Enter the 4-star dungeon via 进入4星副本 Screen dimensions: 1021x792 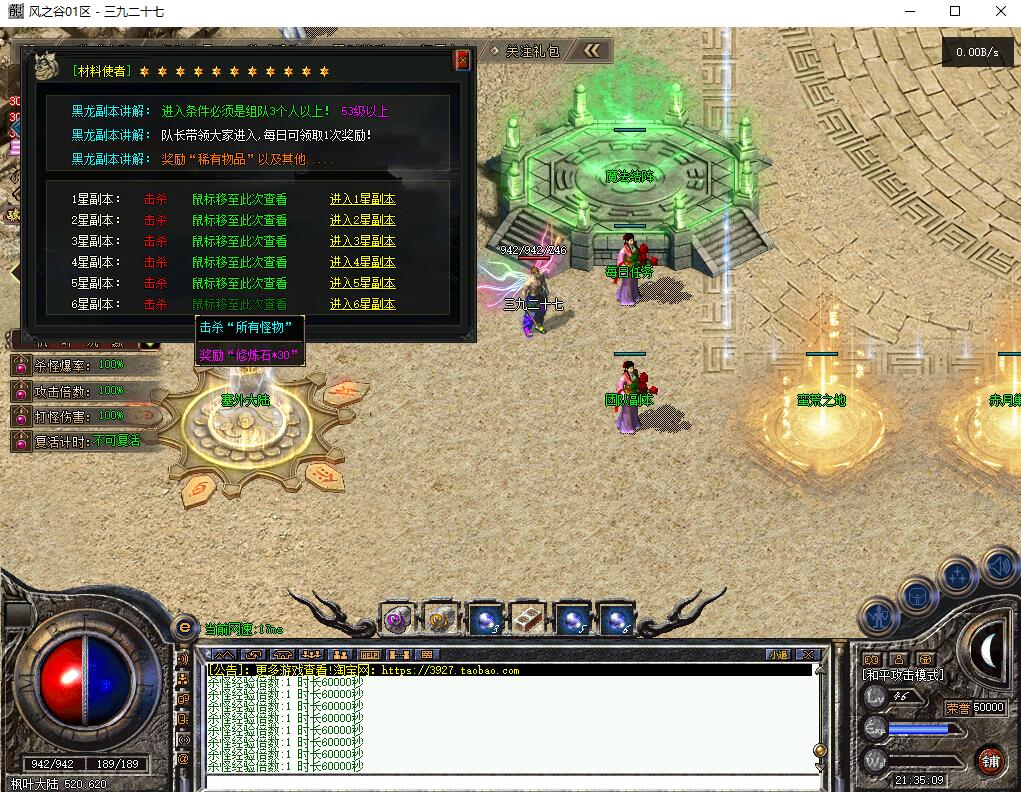click(x=362, y=262)
